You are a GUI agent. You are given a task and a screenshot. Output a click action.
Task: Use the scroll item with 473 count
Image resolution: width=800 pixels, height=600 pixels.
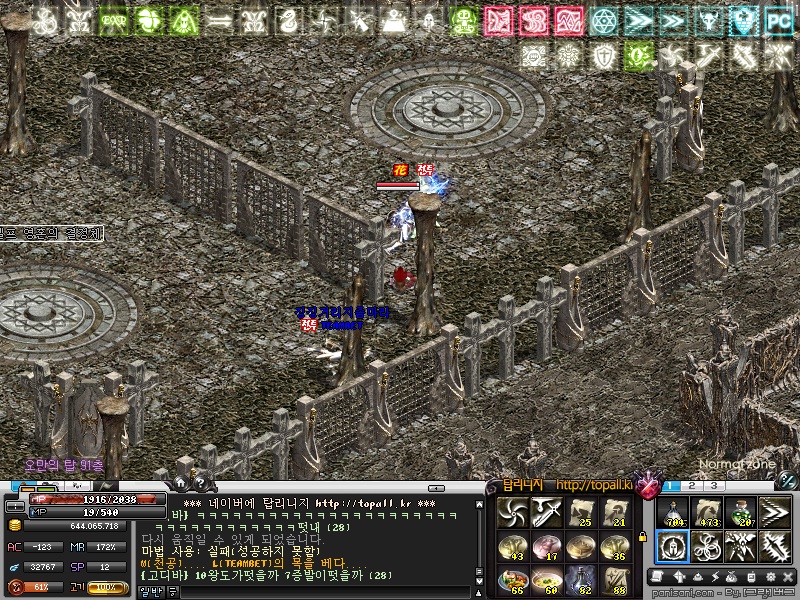(706, 512)
